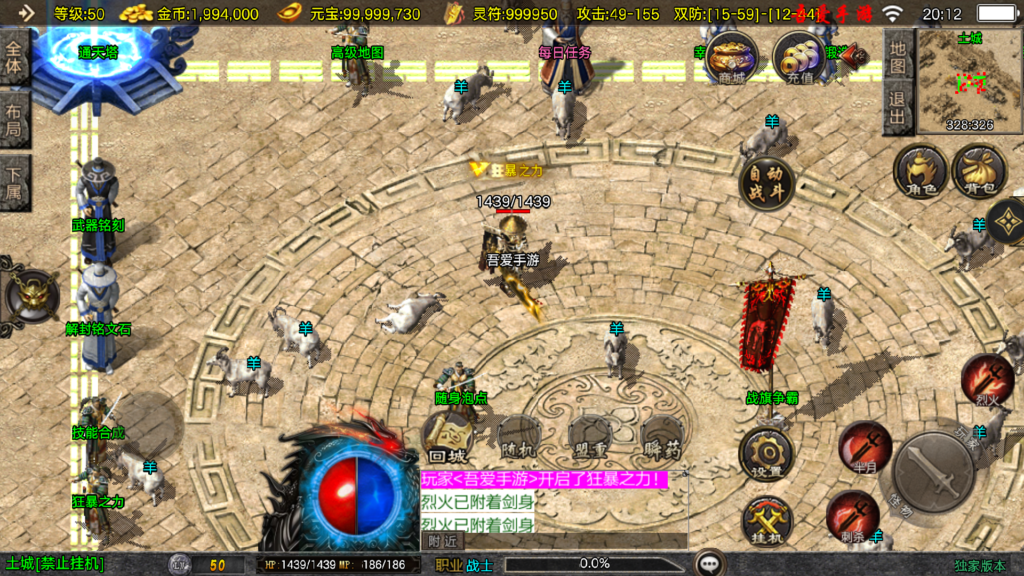Toggle 自动战斗 auto battle
Screen dimensions: 1024x576
[x=767, y=183]
